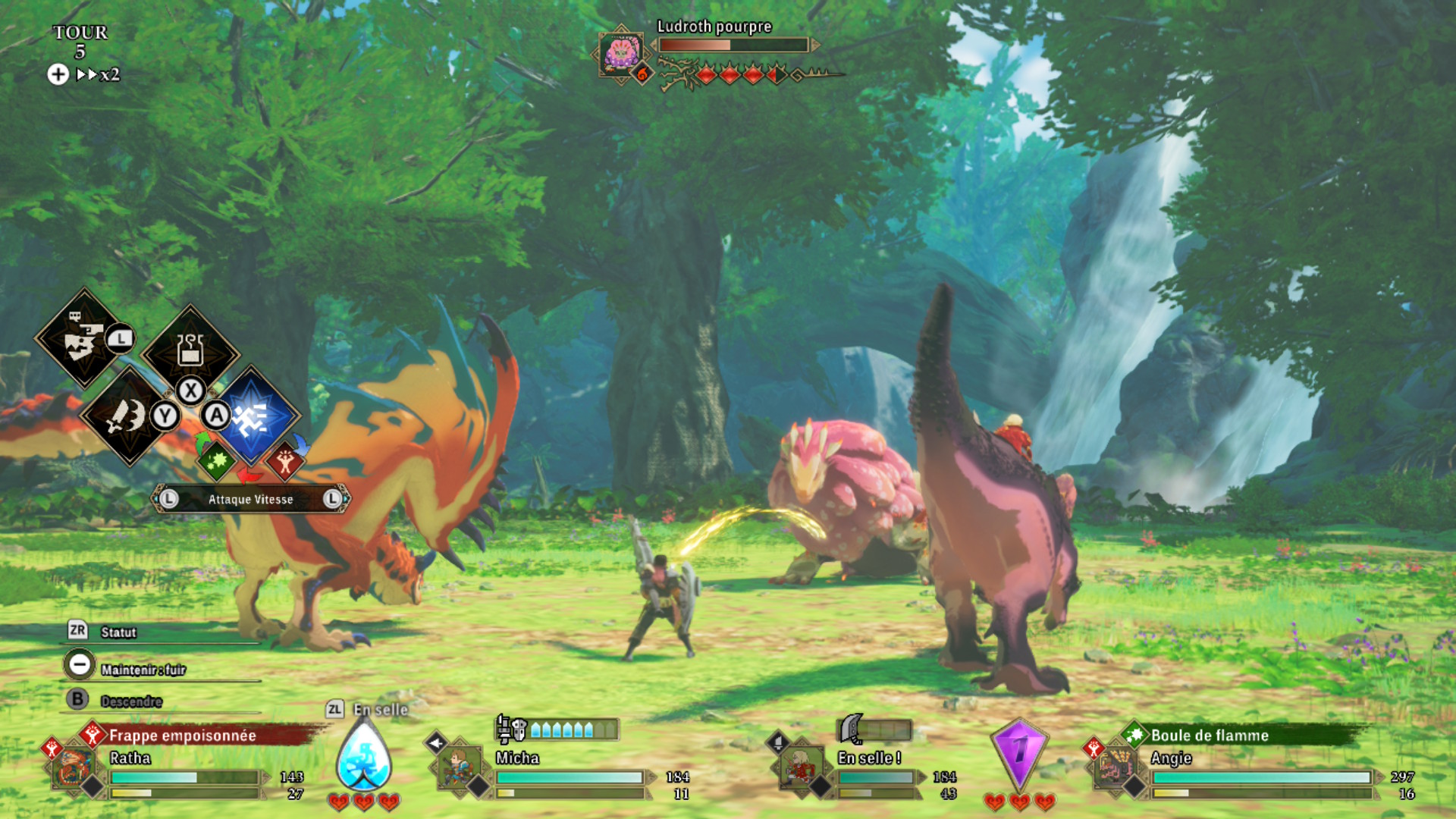Choose the green Technical attack type icon
The width and height of the screenshot is (1456, 819).
[217, 460]
